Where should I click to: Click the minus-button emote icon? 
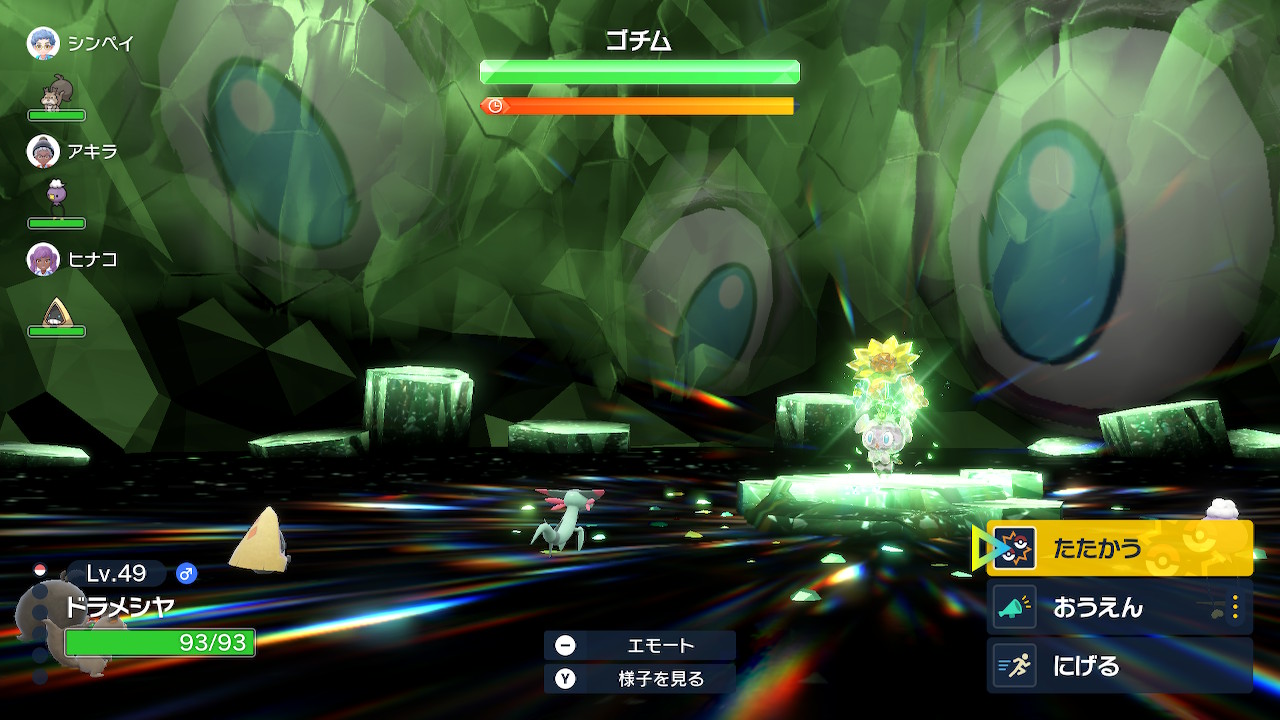(566, 645)
